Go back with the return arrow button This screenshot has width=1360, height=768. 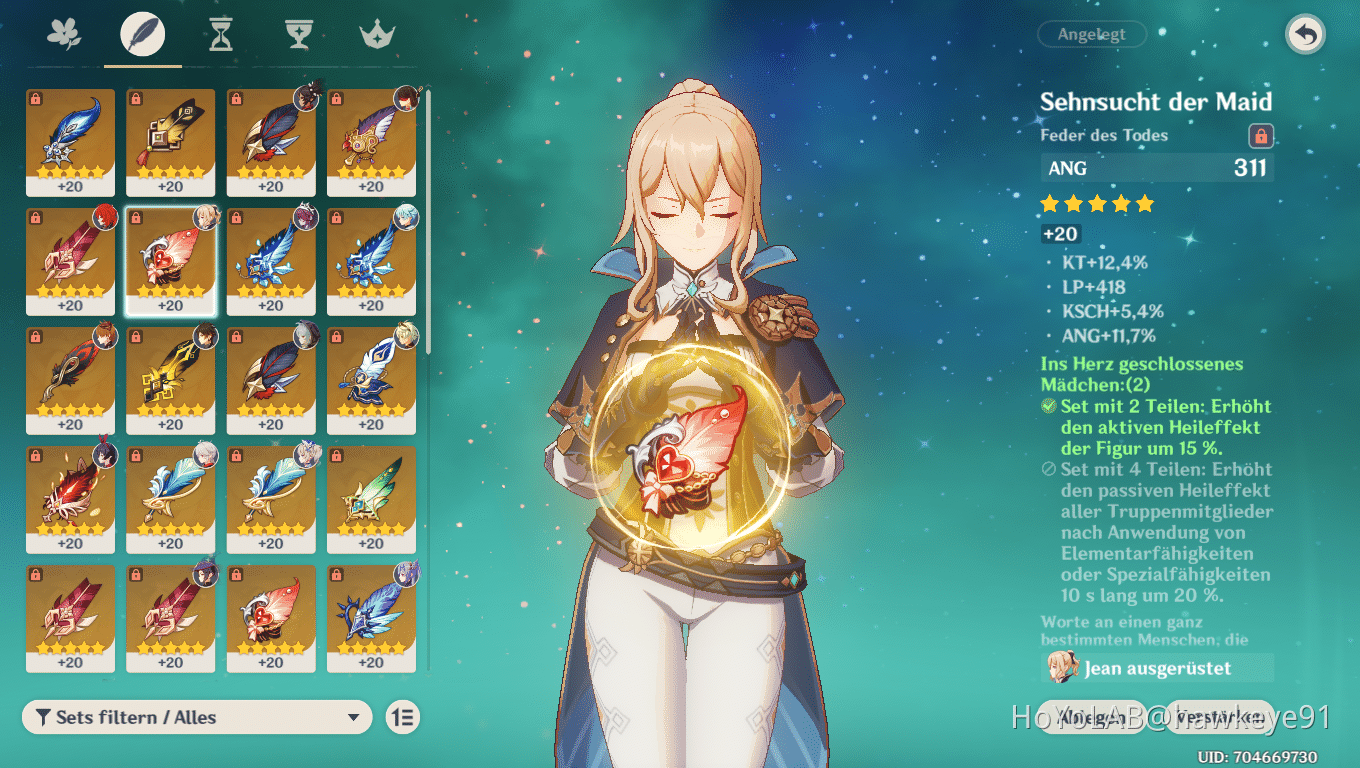click(x=1305, y=35)
